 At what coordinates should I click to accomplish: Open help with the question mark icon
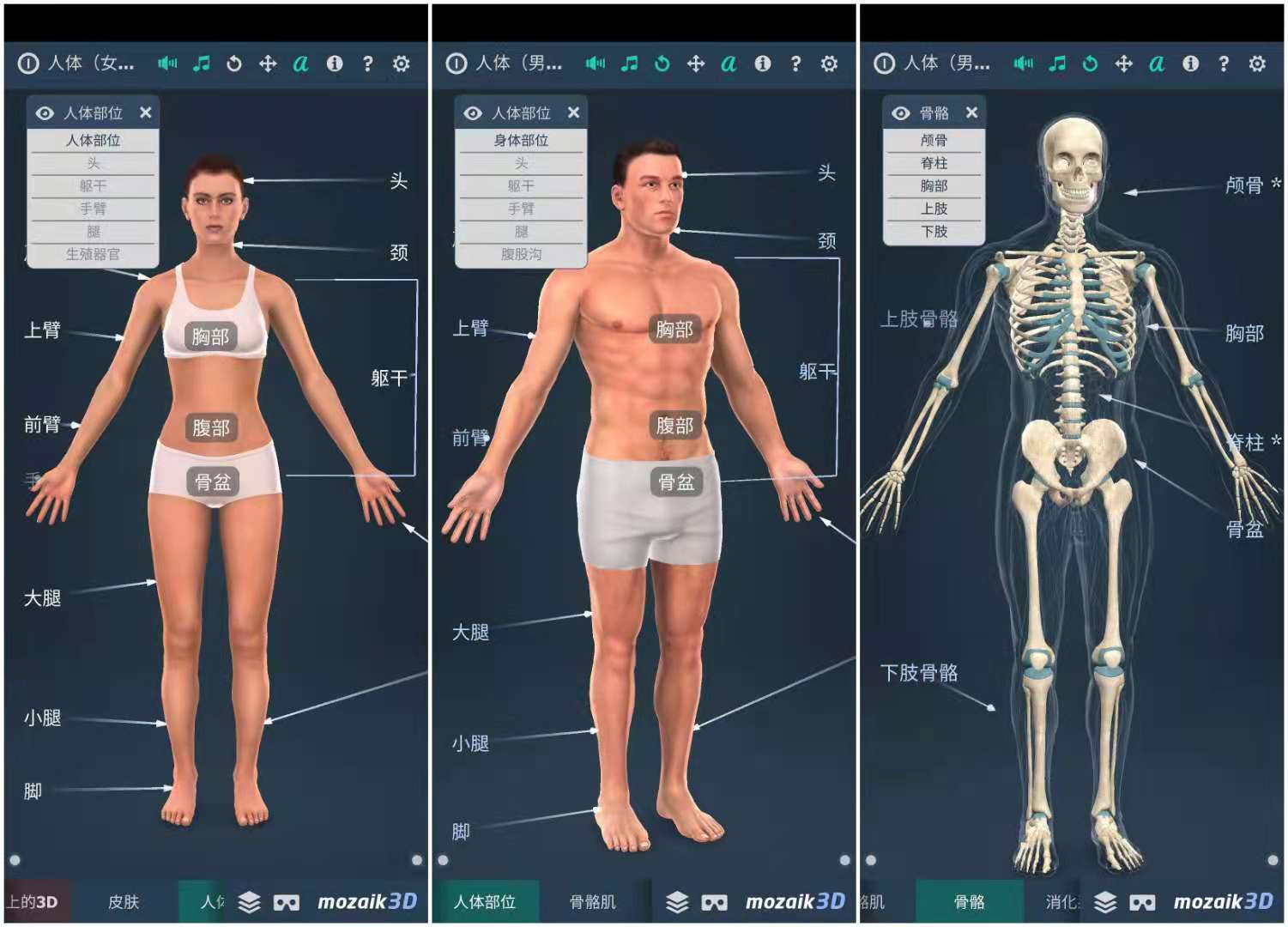367,64
